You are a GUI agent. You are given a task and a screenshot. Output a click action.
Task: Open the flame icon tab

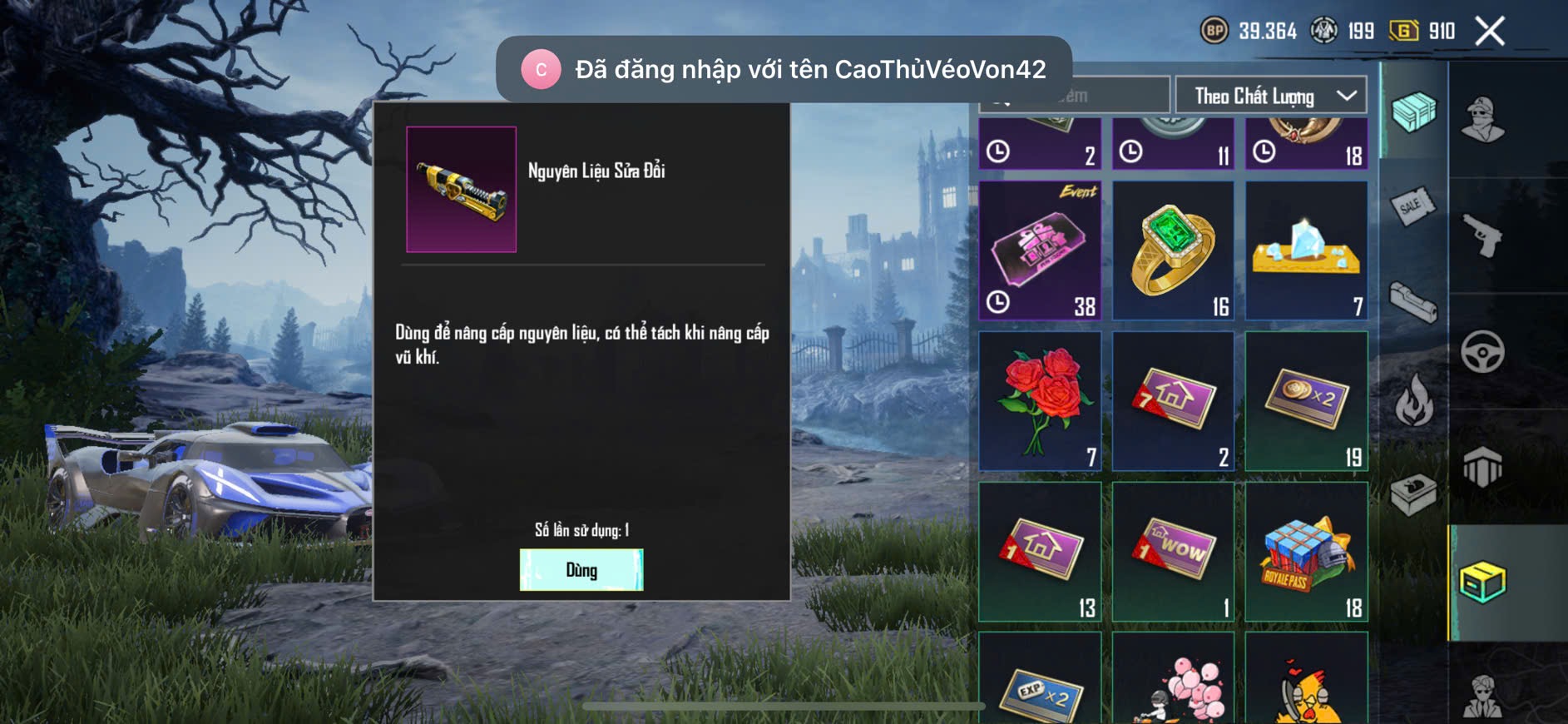coord(1413,400)
